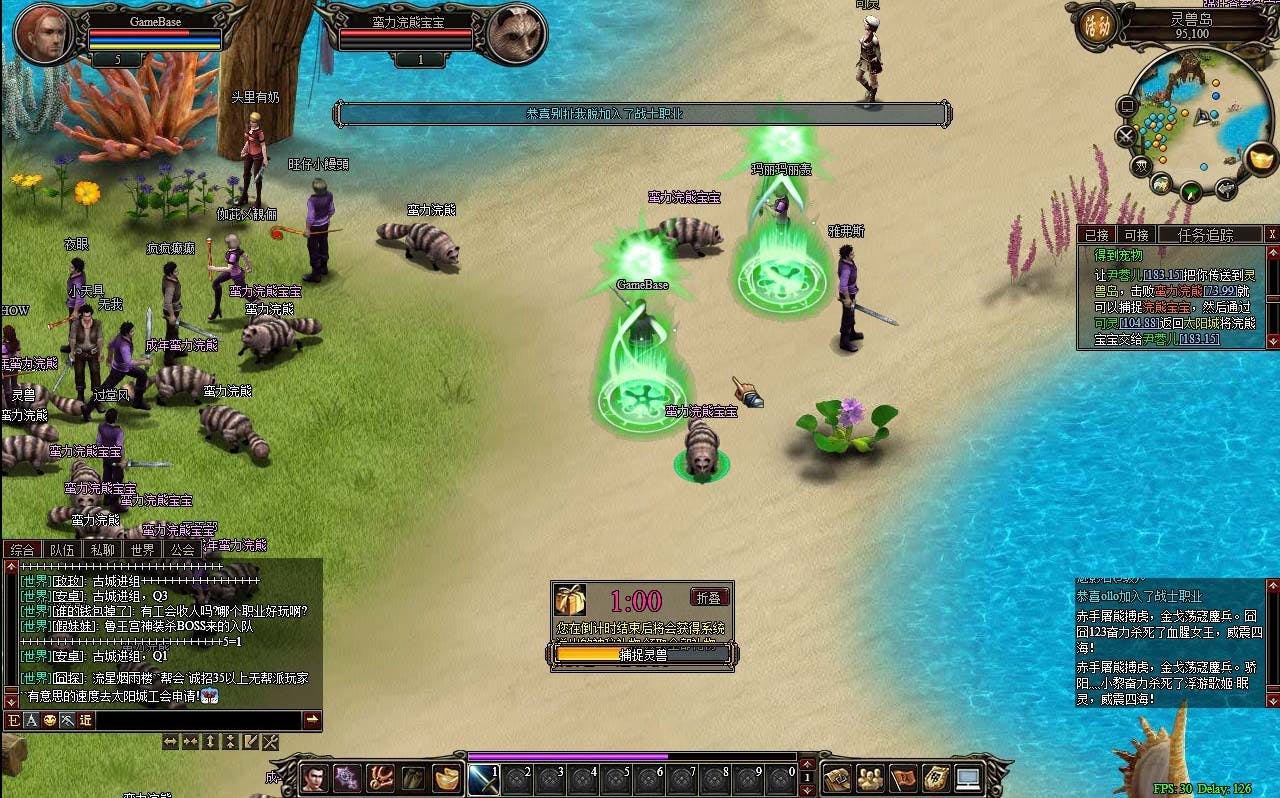The image size is (1280, 798).
Task: Switch to the 私聊 private chat tab
Action: click(x=102, y=549)
